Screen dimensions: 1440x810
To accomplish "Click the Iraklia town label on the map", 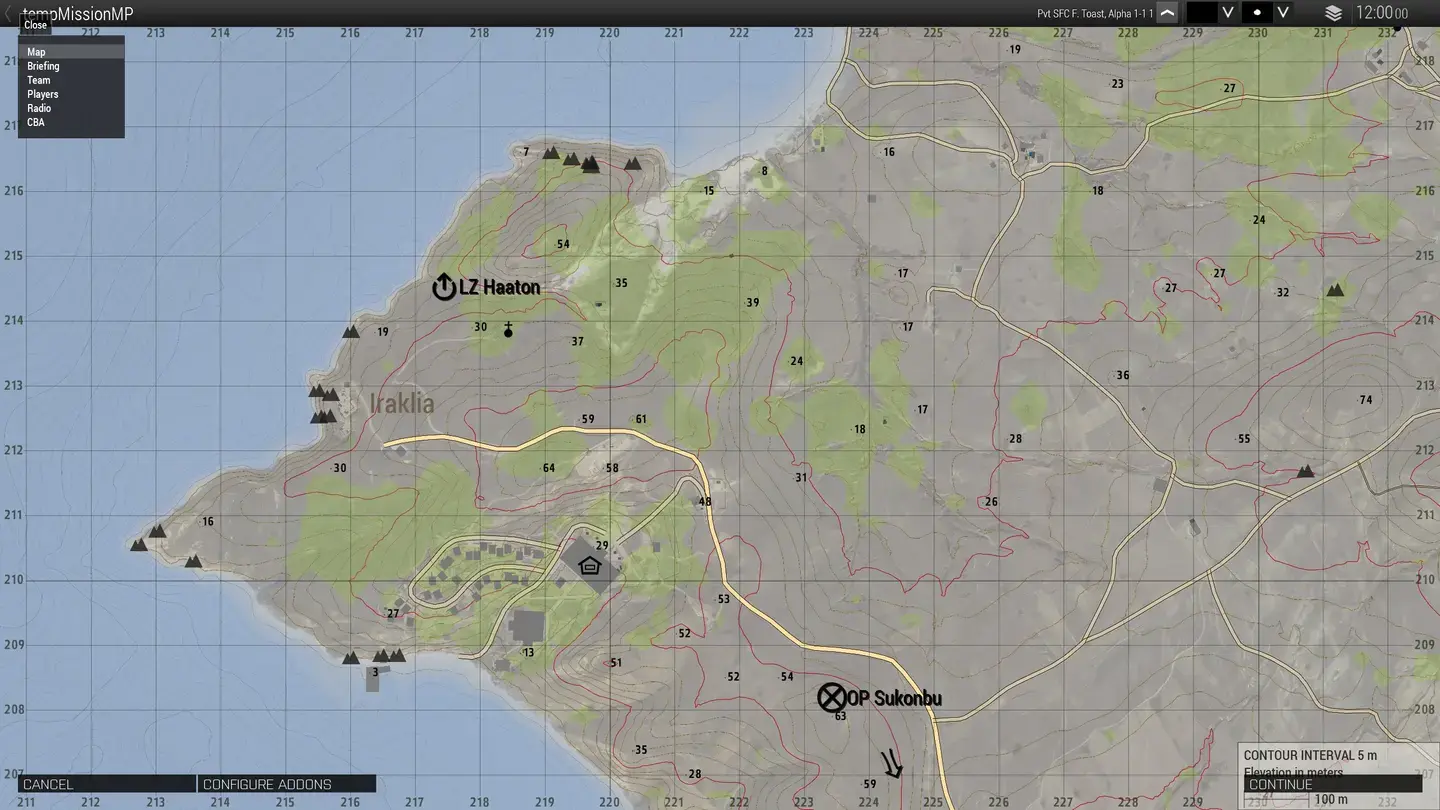I will click(x=399, y=403).
